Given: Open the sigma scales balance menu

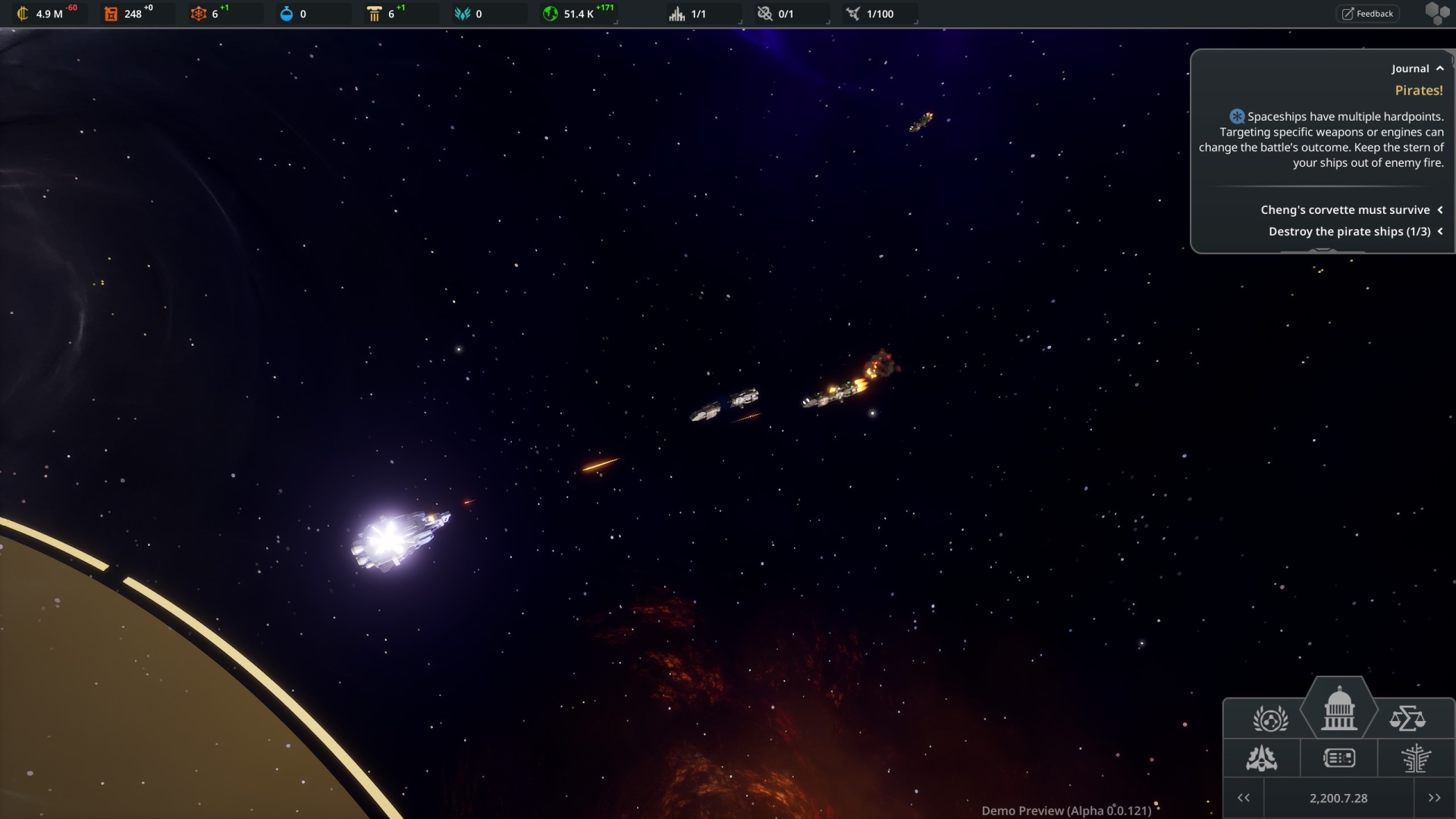Looking at the screenshot, I should click(x=1407, y=718).
